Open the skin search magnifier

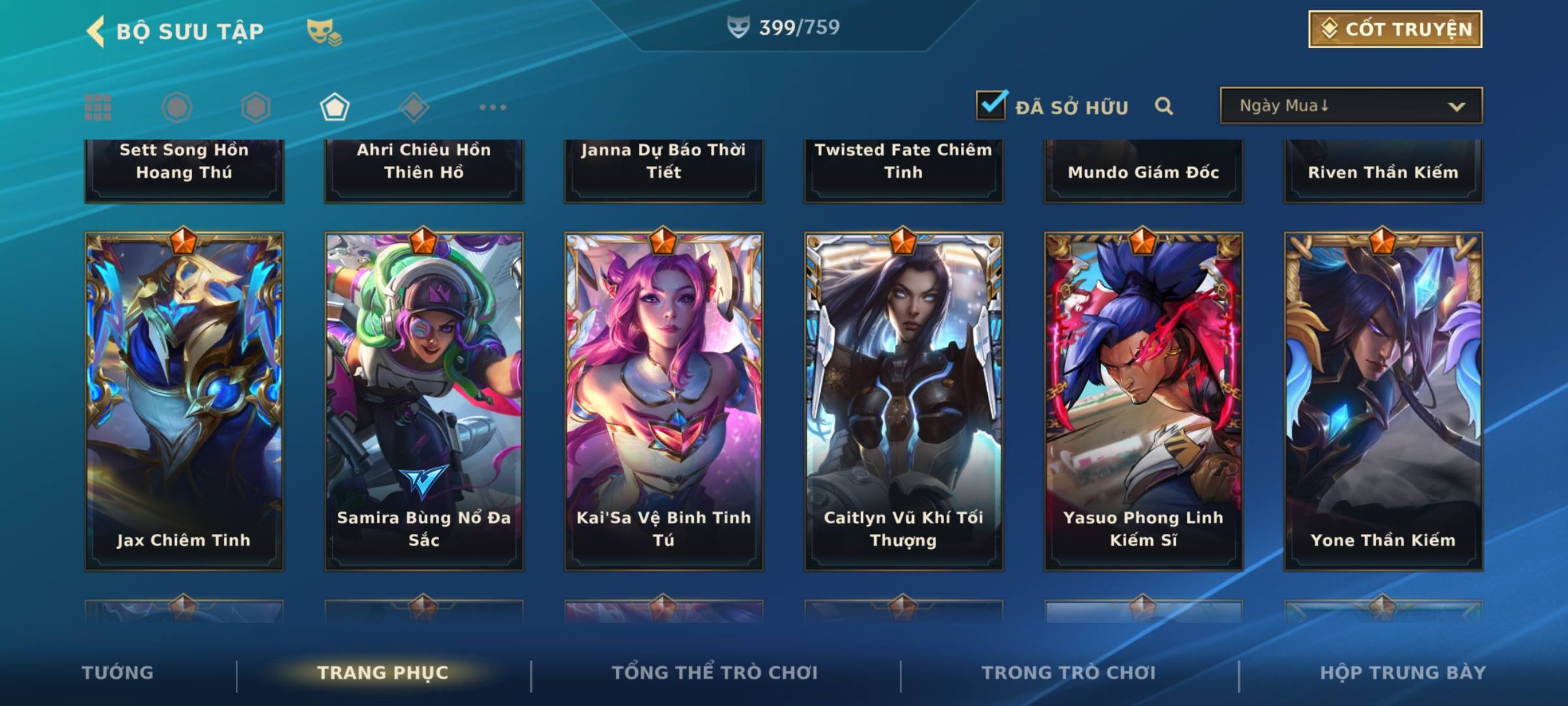[1164, 106]
